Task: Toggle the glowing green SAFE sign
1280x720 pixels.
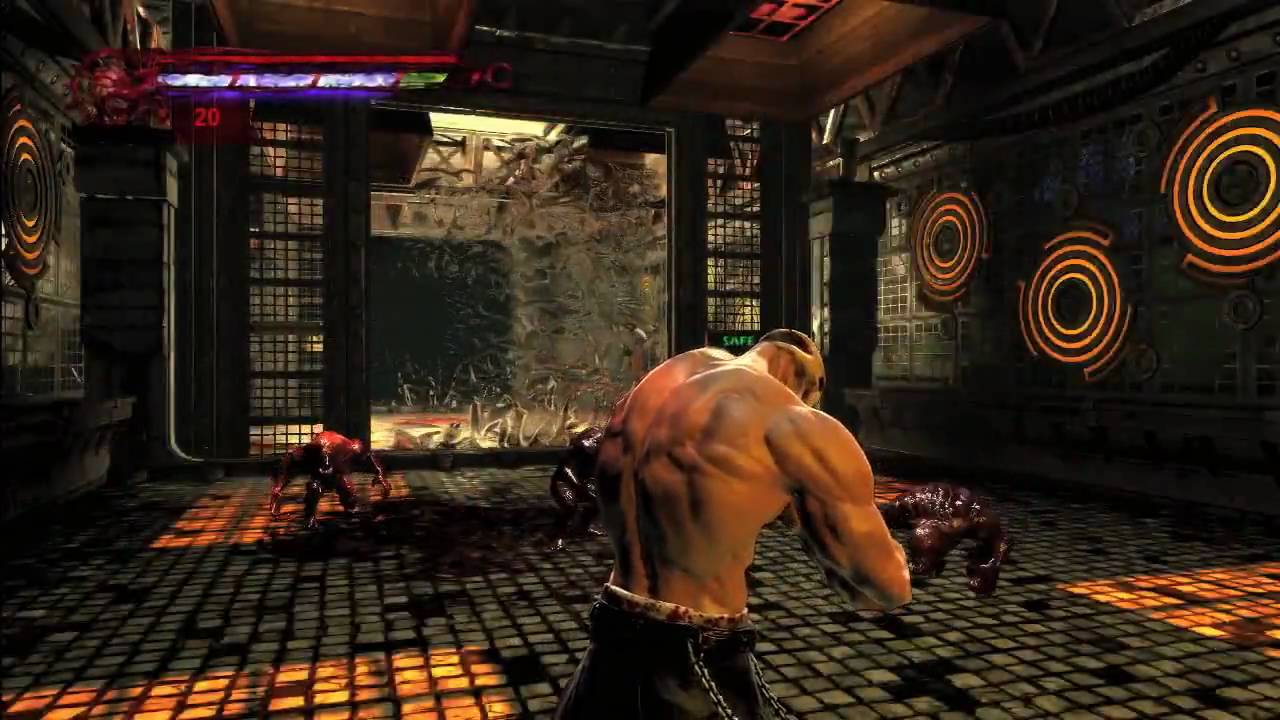Action: pos(735,341)
